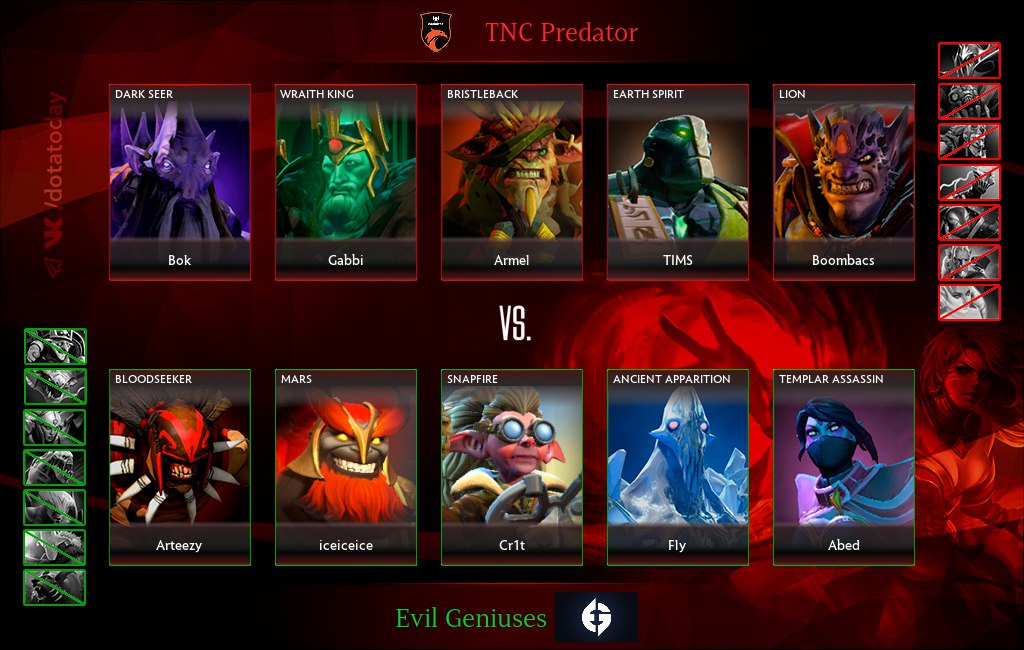Click the Evil Geniuses team logo

tap(596, 617)
